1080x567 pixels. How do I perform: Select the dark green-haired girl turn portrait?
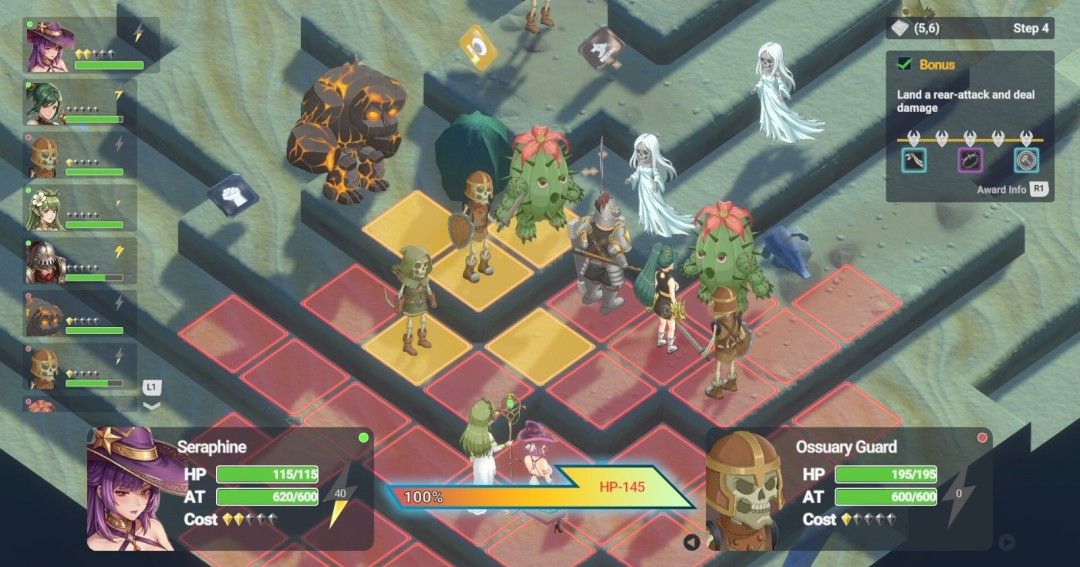(44, 102)
